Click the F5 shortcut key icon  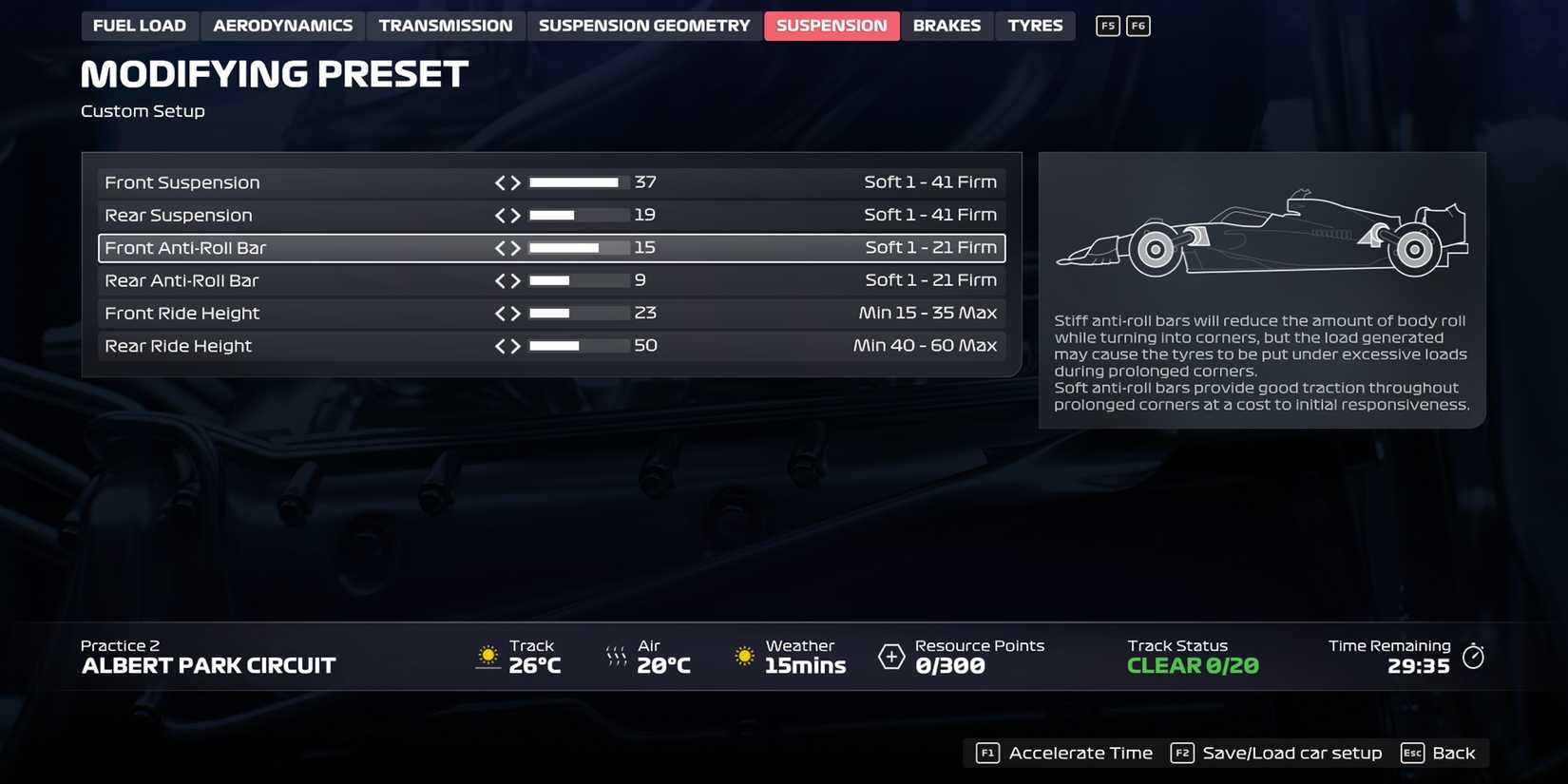click(x=1107, y=26)
